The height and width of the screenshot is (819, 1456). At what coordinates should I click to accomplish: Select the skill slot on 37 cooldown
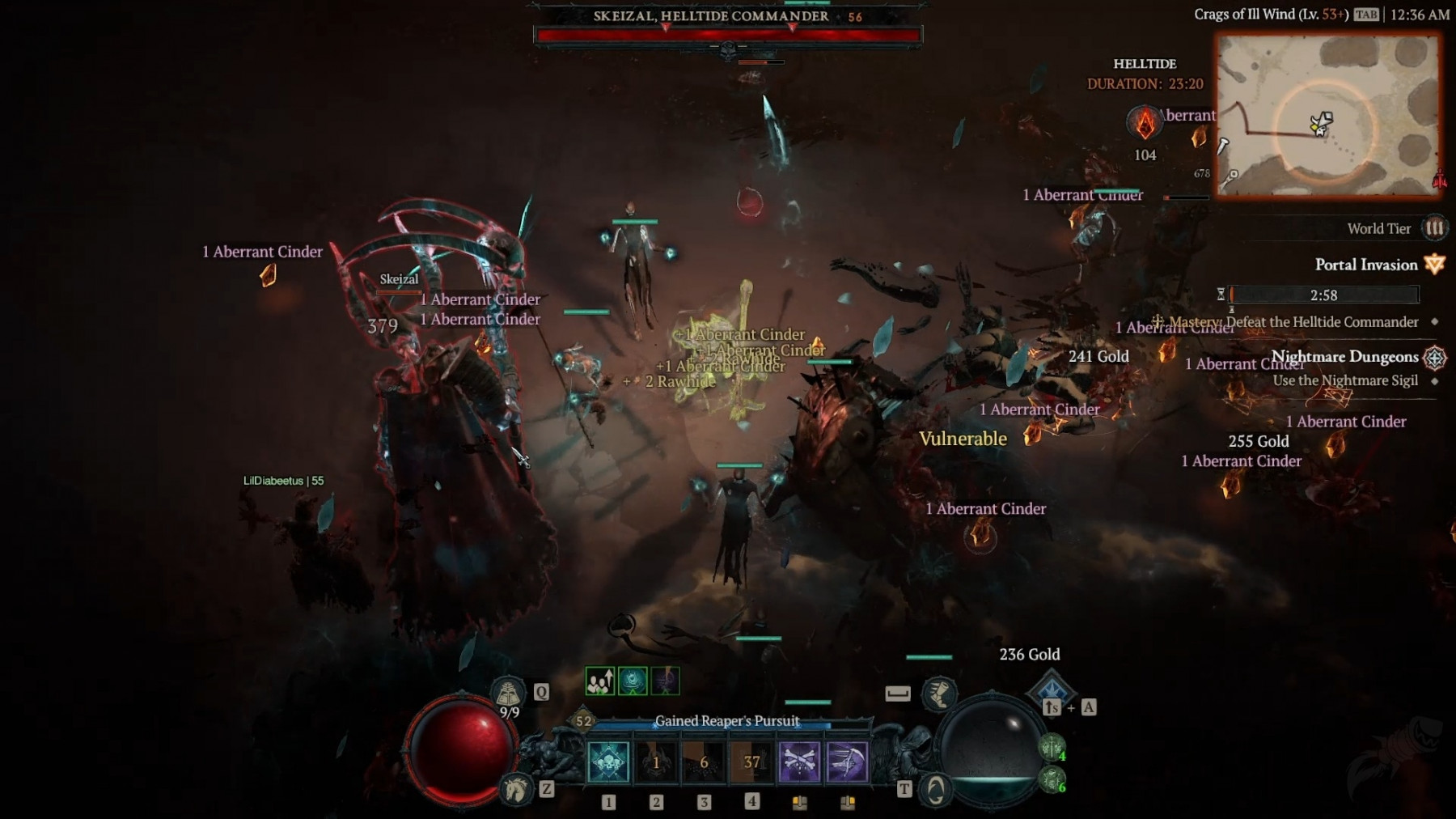(751, 762)
